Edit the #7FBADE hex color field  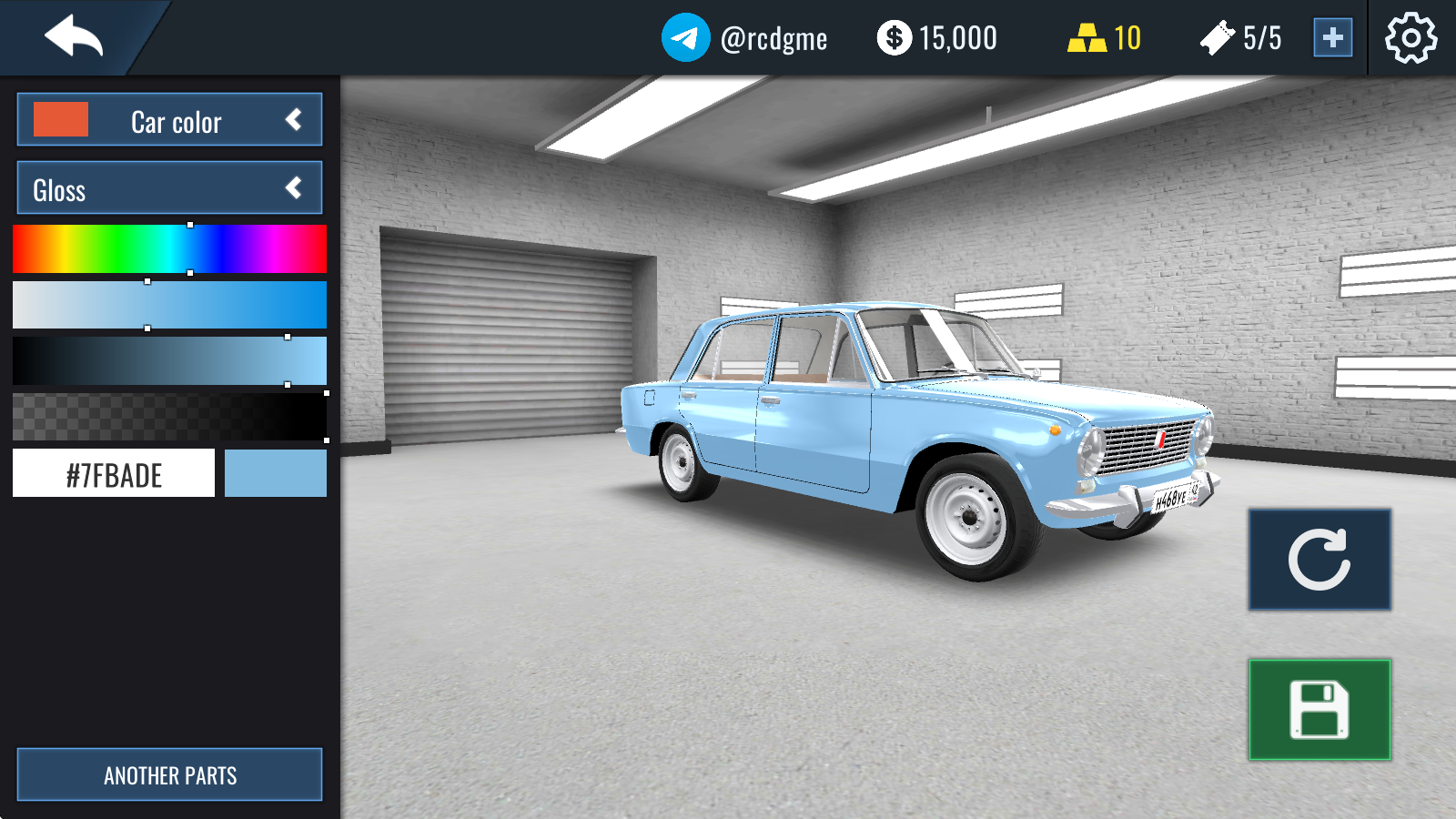(114, 473)
